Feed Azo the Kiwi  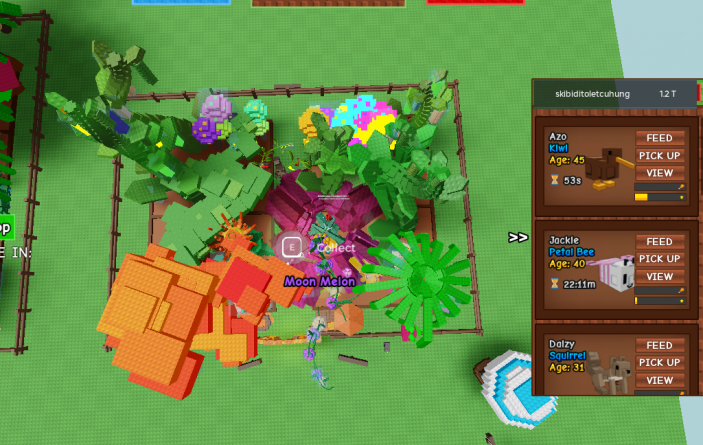click(x=659, y=138)
